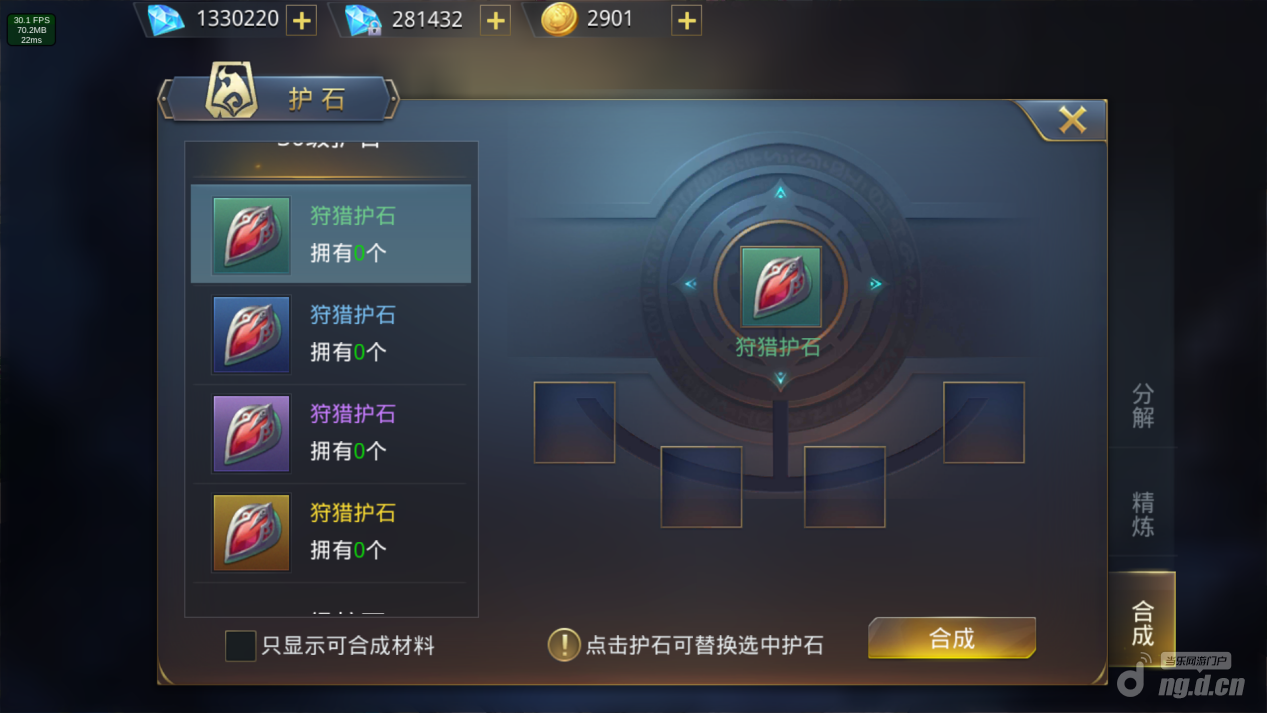The image size is (1267, 713).
Task: Switch to the 分解 tab
Action: [1142, 405]
